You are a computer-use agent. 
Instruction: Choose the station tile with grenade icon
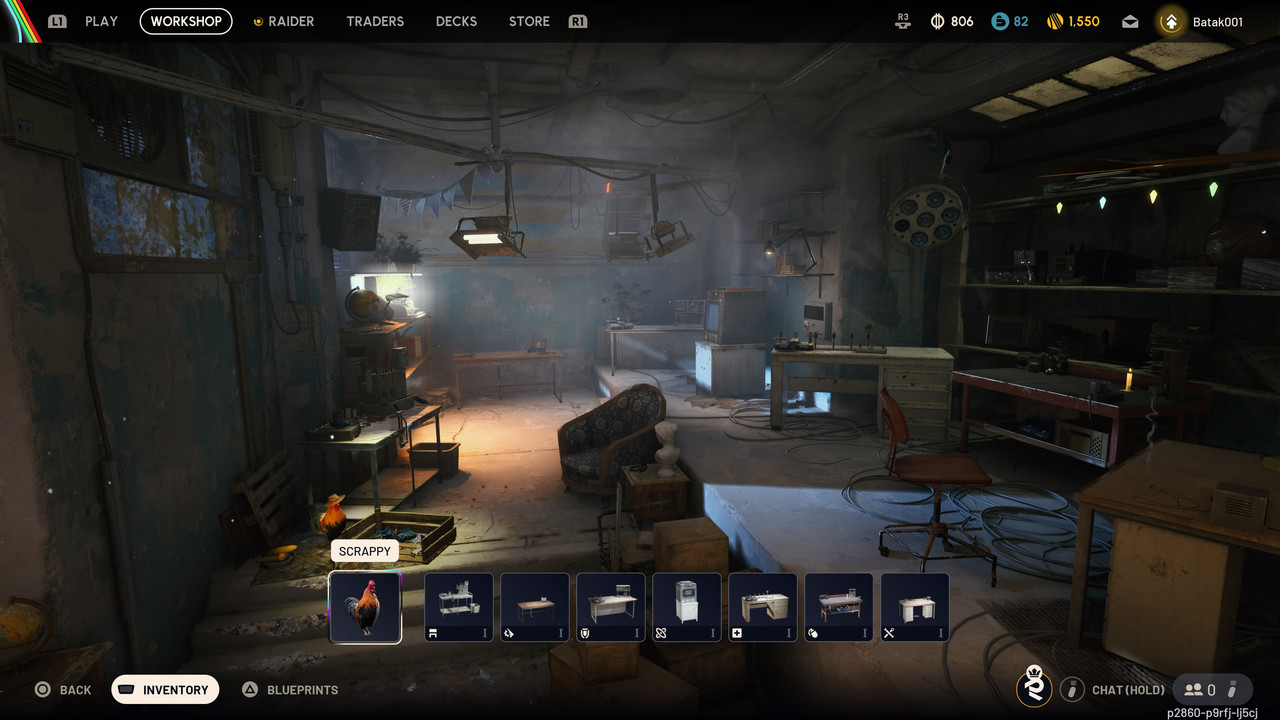[x=839, y=607]
